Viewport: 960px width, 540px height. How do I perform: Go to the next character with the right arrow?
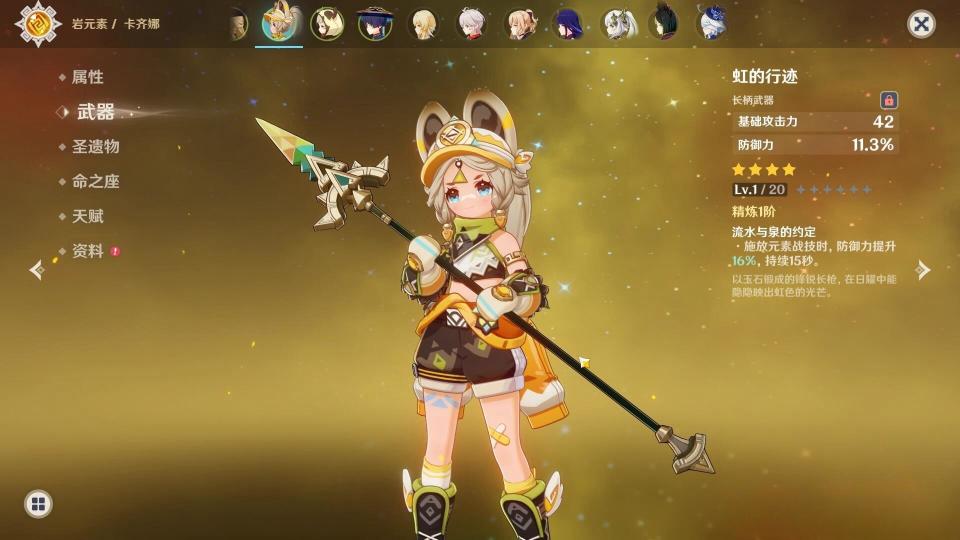point(923,270)
